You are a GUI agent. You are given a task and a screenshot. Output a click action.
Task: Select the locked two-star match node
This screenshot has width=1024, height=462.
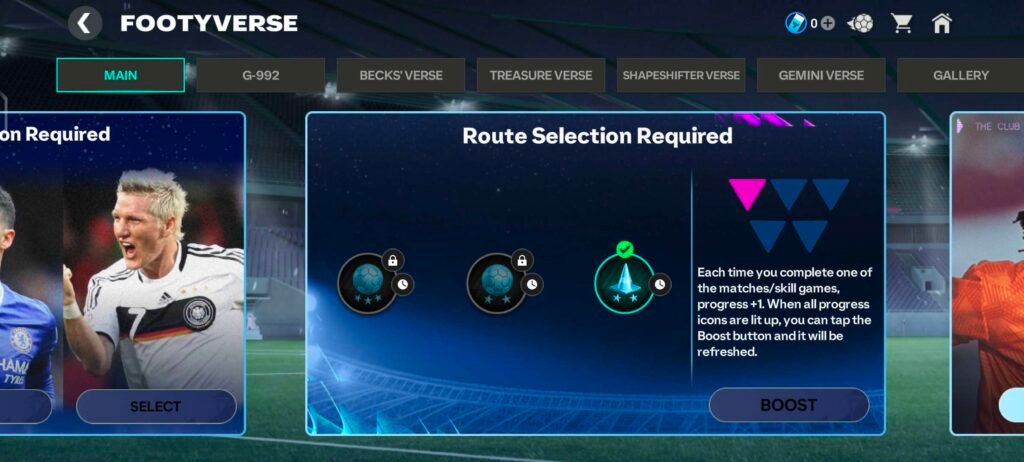coord(496,283)
